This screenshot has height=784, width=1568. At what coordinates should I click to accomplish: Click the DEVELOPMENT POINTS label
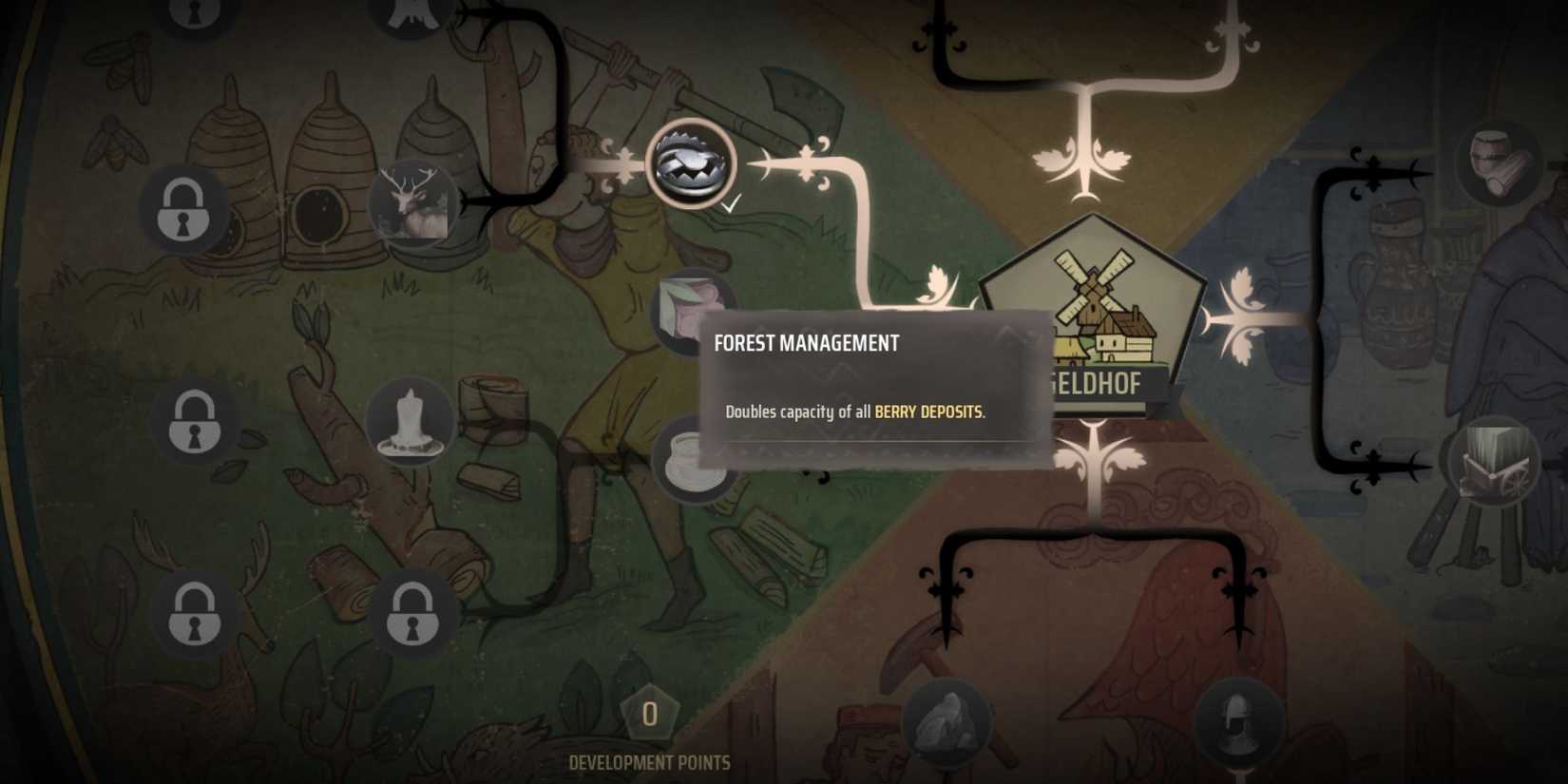[649, 761]
